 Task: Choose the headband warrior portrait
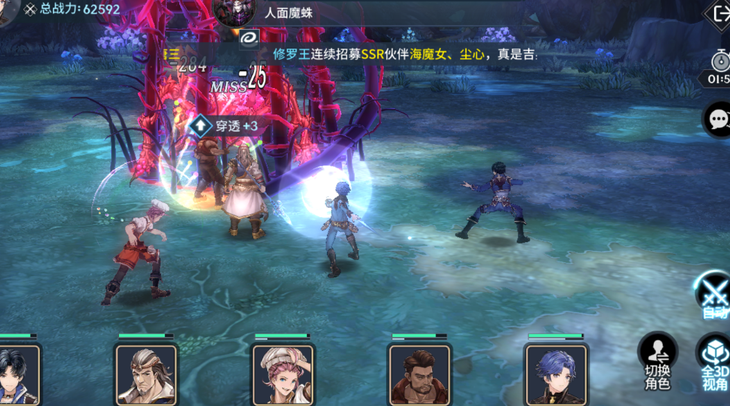146,375
